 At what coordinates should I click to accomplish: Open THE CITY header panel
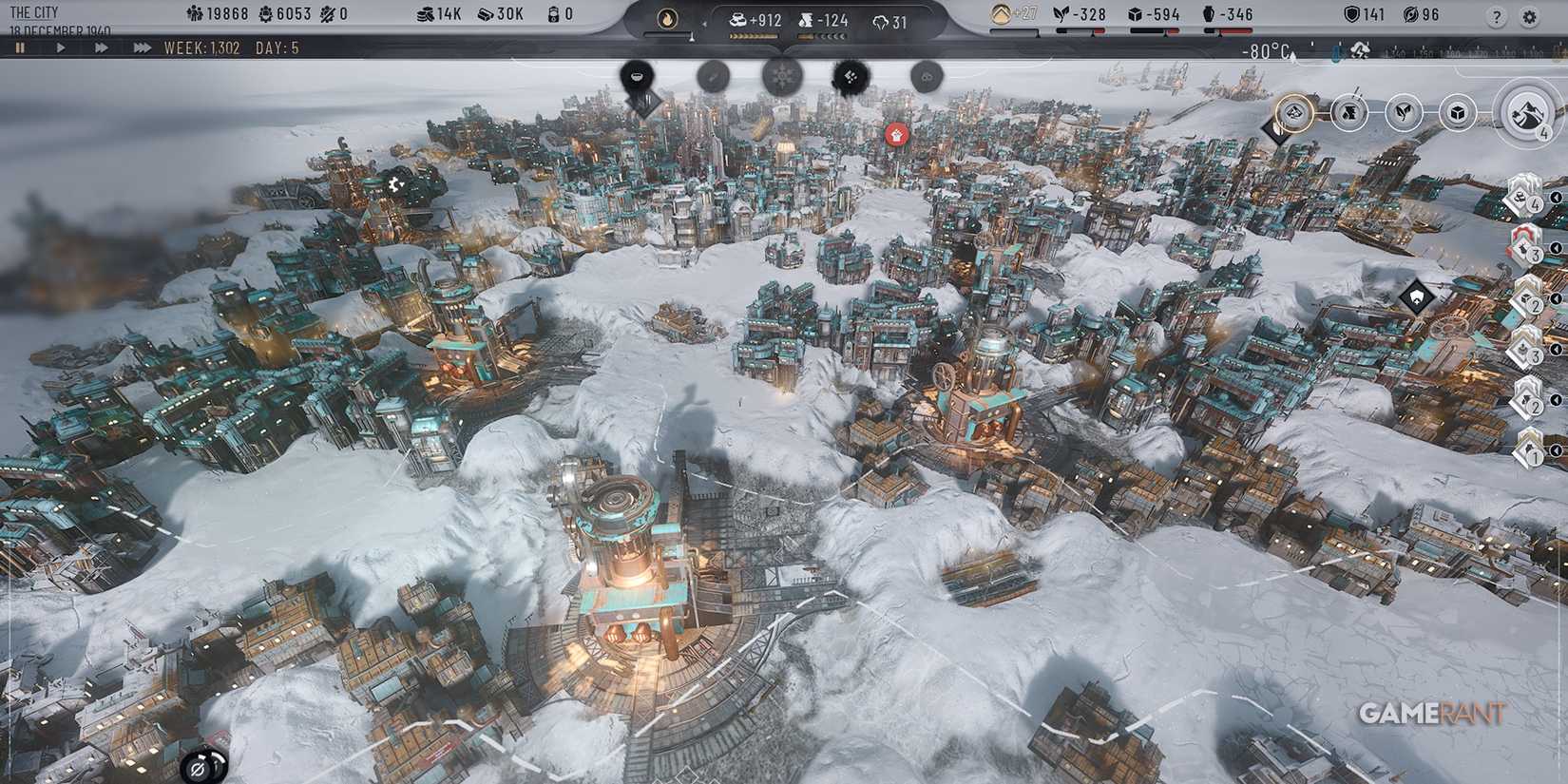tap(36, 11)
